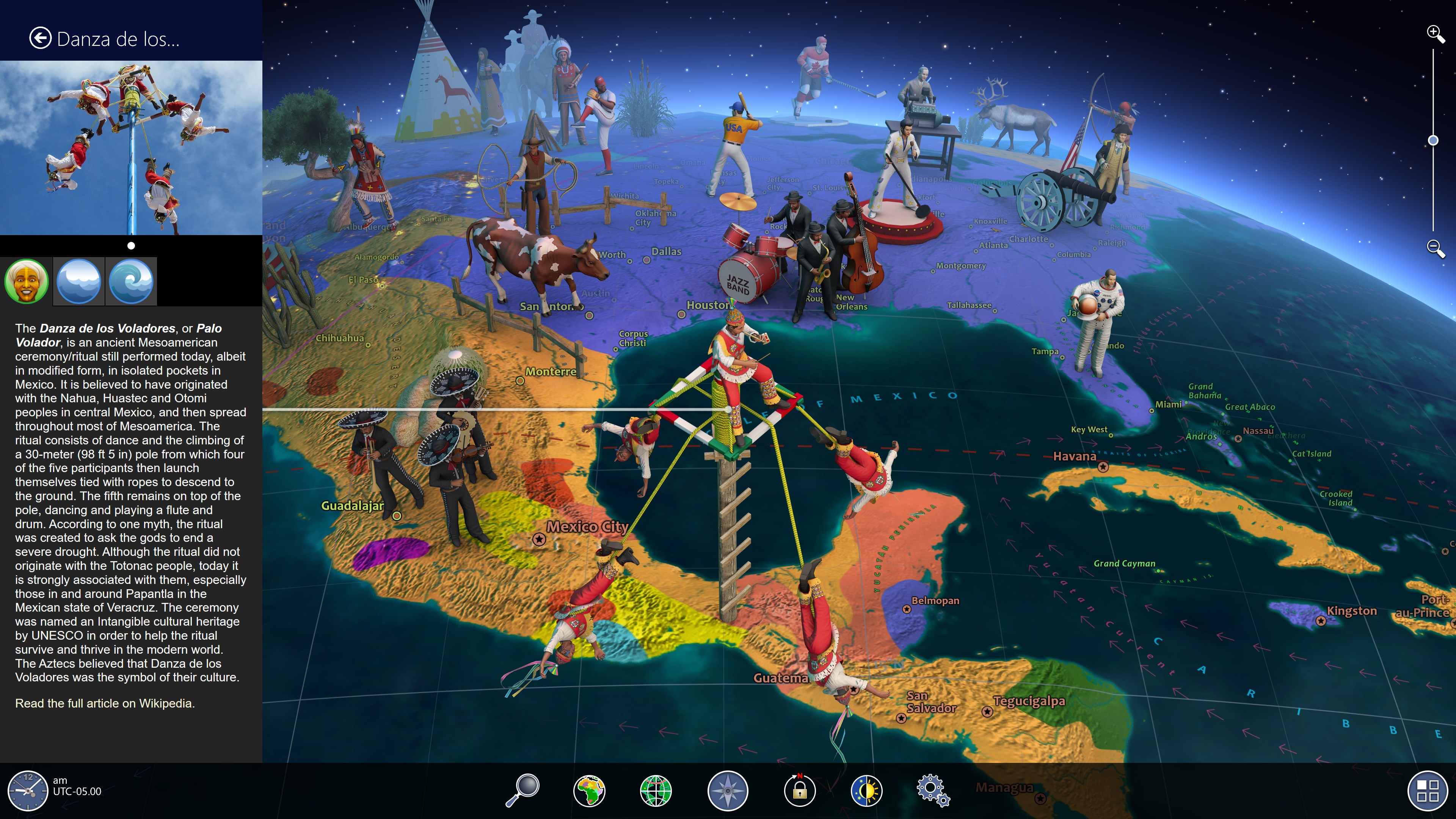Select the ocean currents wave-curl icon
This screenshot has width=1456, height=819.
[130, 281]
